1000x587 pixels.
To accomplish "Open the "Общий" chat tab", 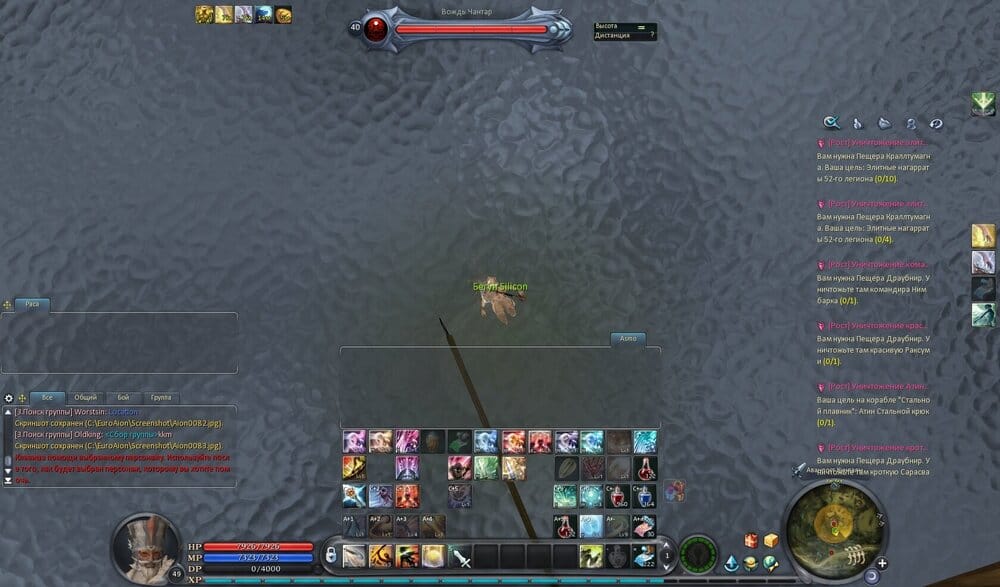I will pos(86,397).
